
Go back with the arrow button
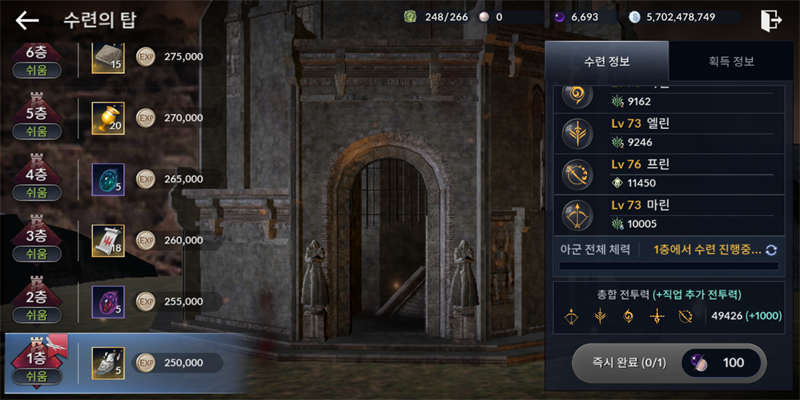tap(27, 20)
